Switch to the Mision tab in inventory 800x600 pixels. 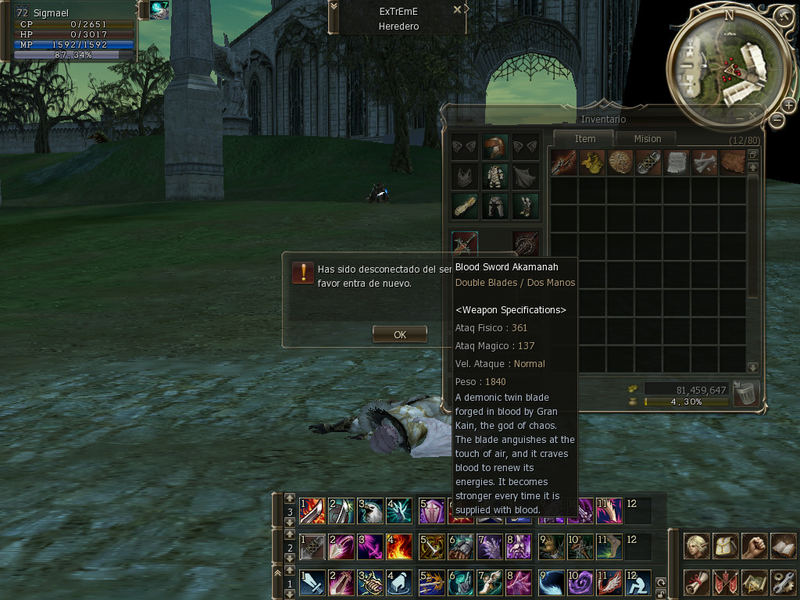click(x=647, y=139)
